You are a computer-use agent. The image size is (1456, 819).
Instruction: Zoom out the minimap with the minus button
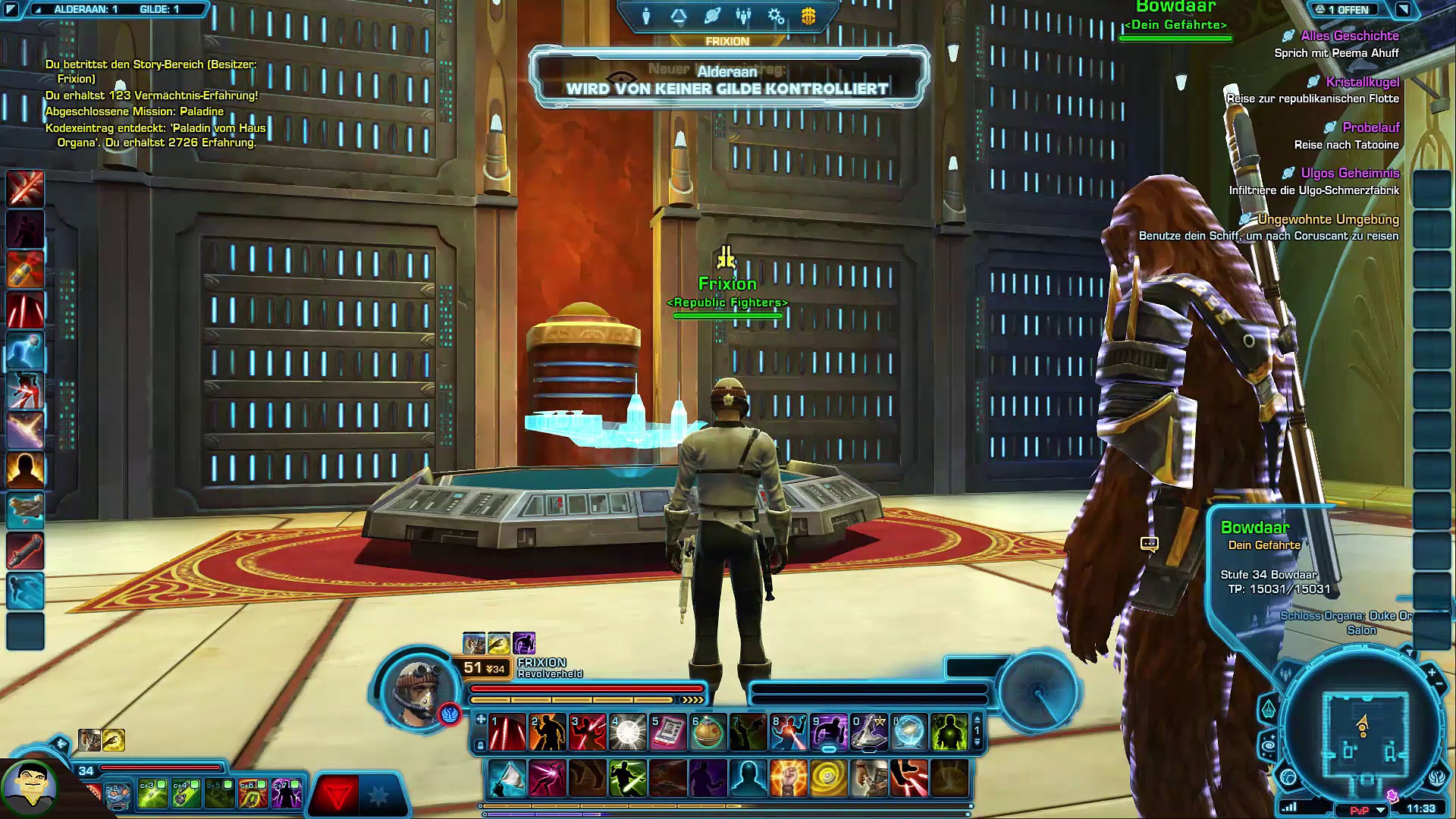coord(1440,685)
